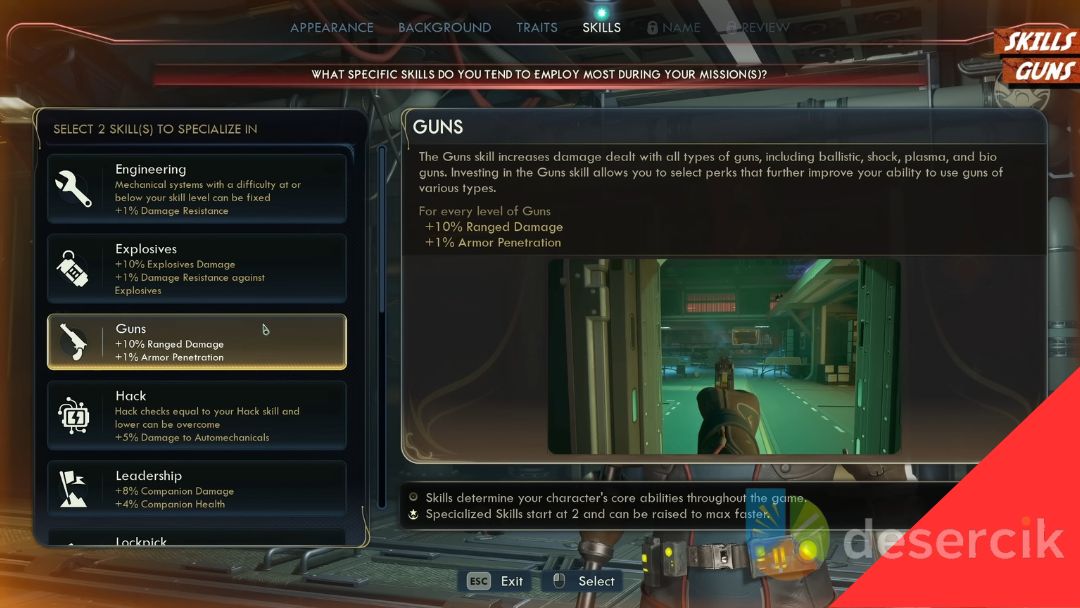This screenshot has height=608, width=1080.
Task: Choose the Leadership skill
Action: (x=197, y=488)
